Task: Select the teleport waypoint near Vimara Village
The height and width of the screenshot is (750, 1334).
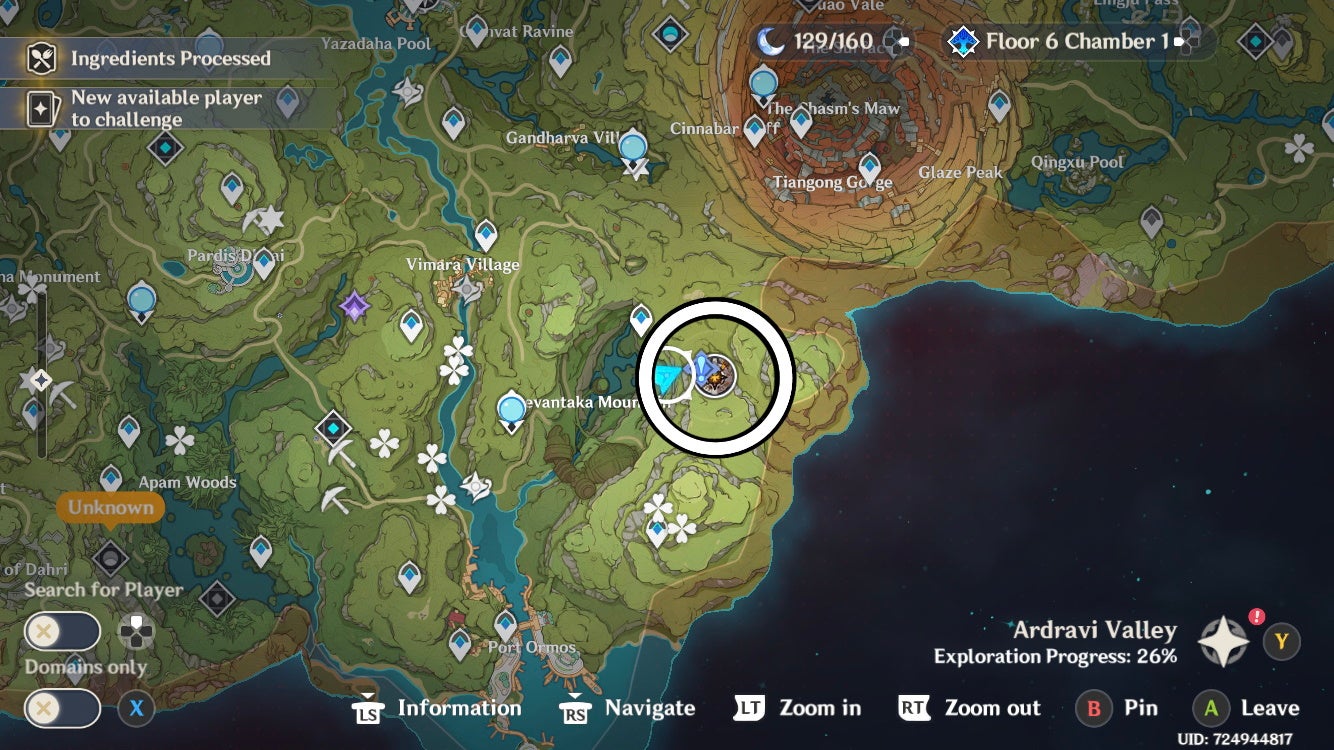Action: coord(486,233)
